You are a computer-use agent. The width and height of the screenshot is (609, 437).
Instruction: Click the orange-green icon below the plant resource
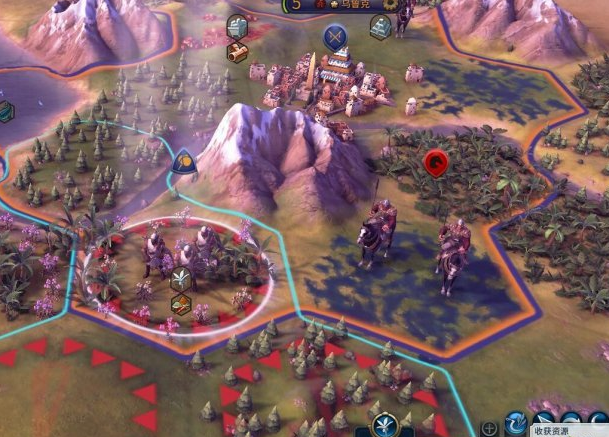(181, 304)
